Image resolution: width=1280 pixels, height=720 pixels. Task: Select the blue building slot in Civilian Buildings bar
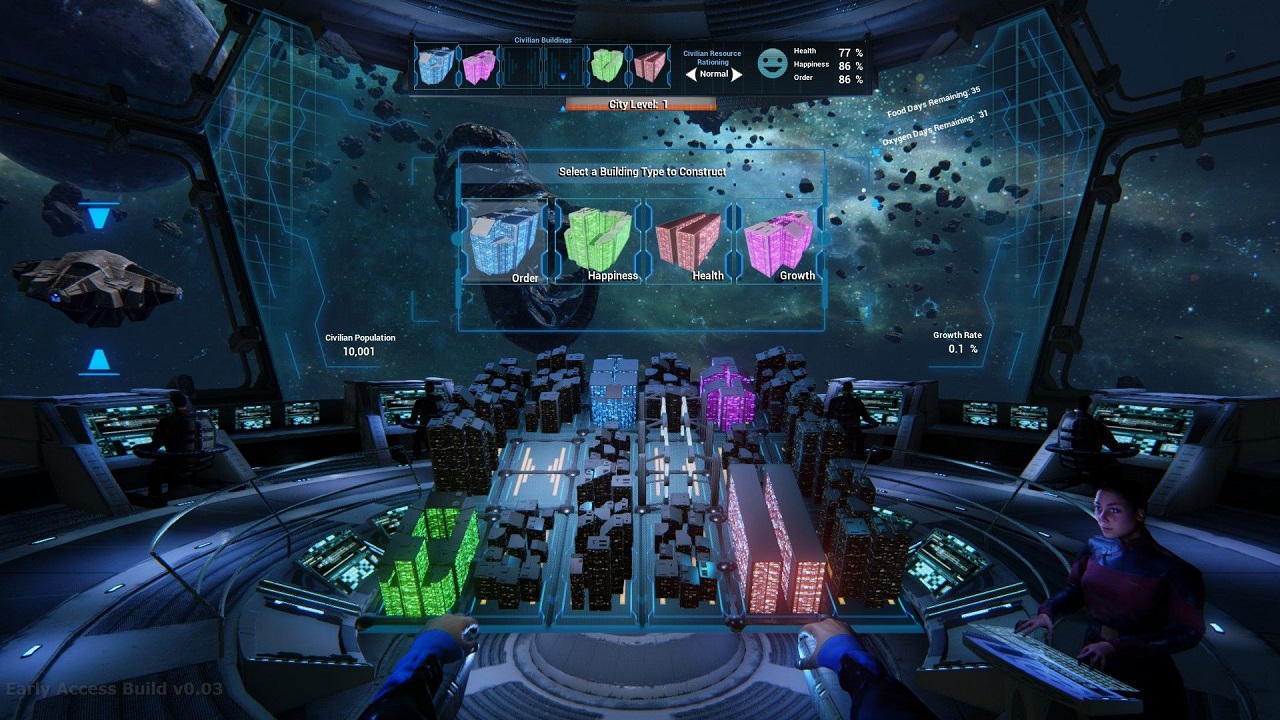tap(434, 65)
